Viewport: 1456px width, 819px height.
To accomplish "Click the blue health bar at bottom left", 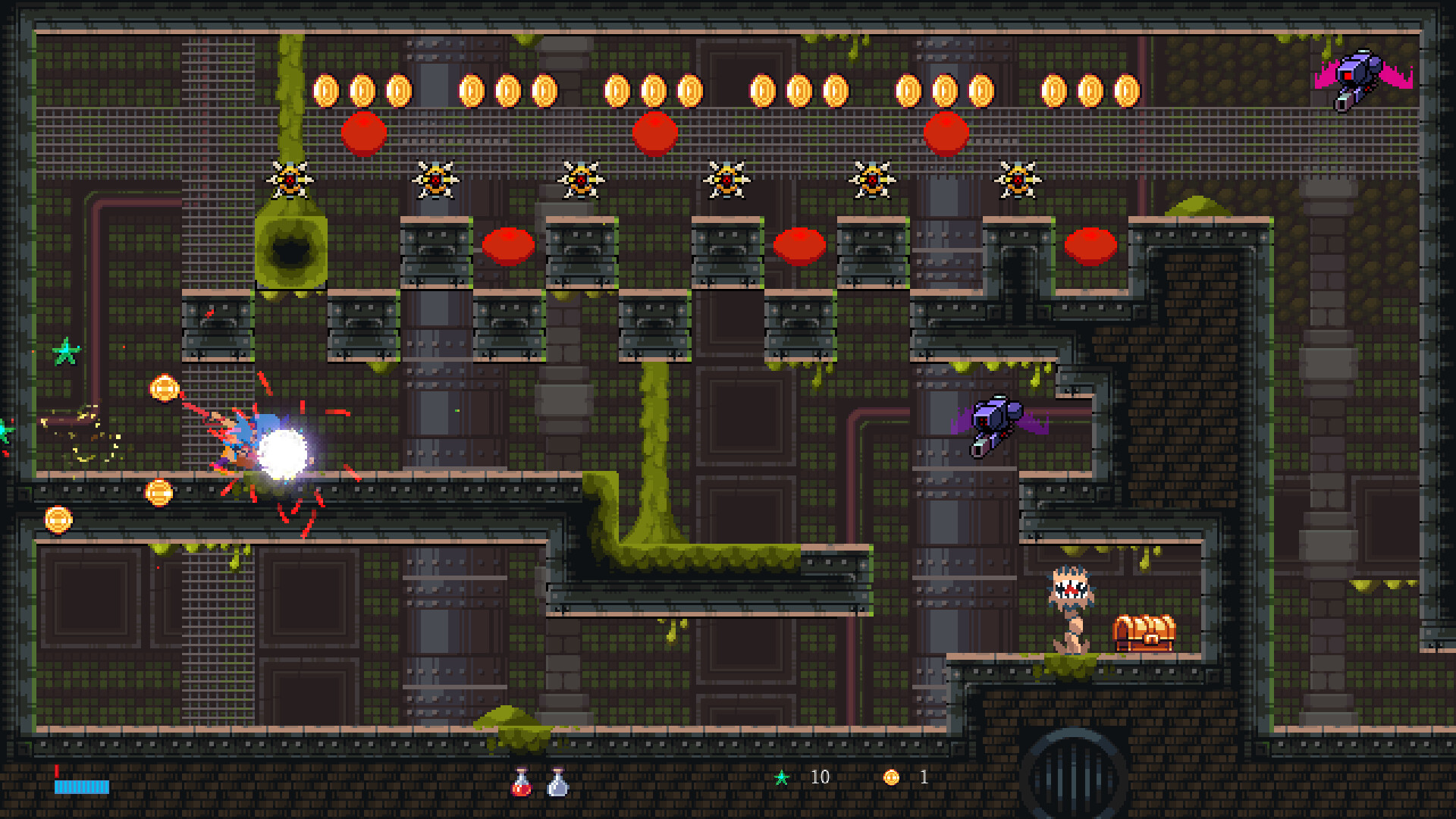I will pyautogui.click(x=83, y=787).
